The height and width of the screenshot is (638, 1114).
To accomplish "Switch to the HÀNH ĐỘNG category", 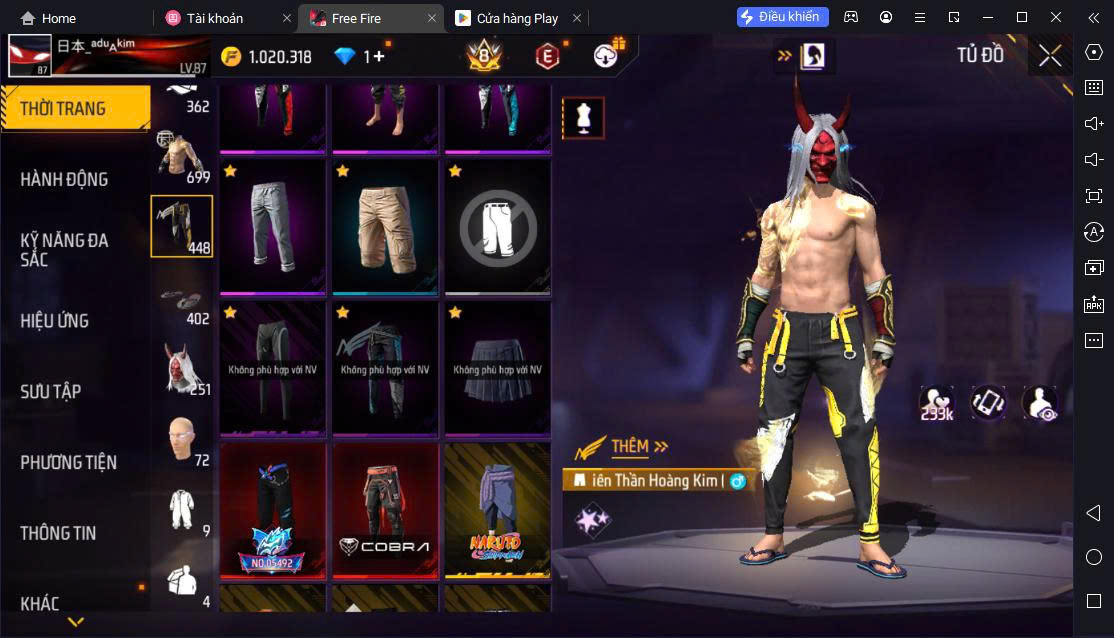I will click(64, 180).
